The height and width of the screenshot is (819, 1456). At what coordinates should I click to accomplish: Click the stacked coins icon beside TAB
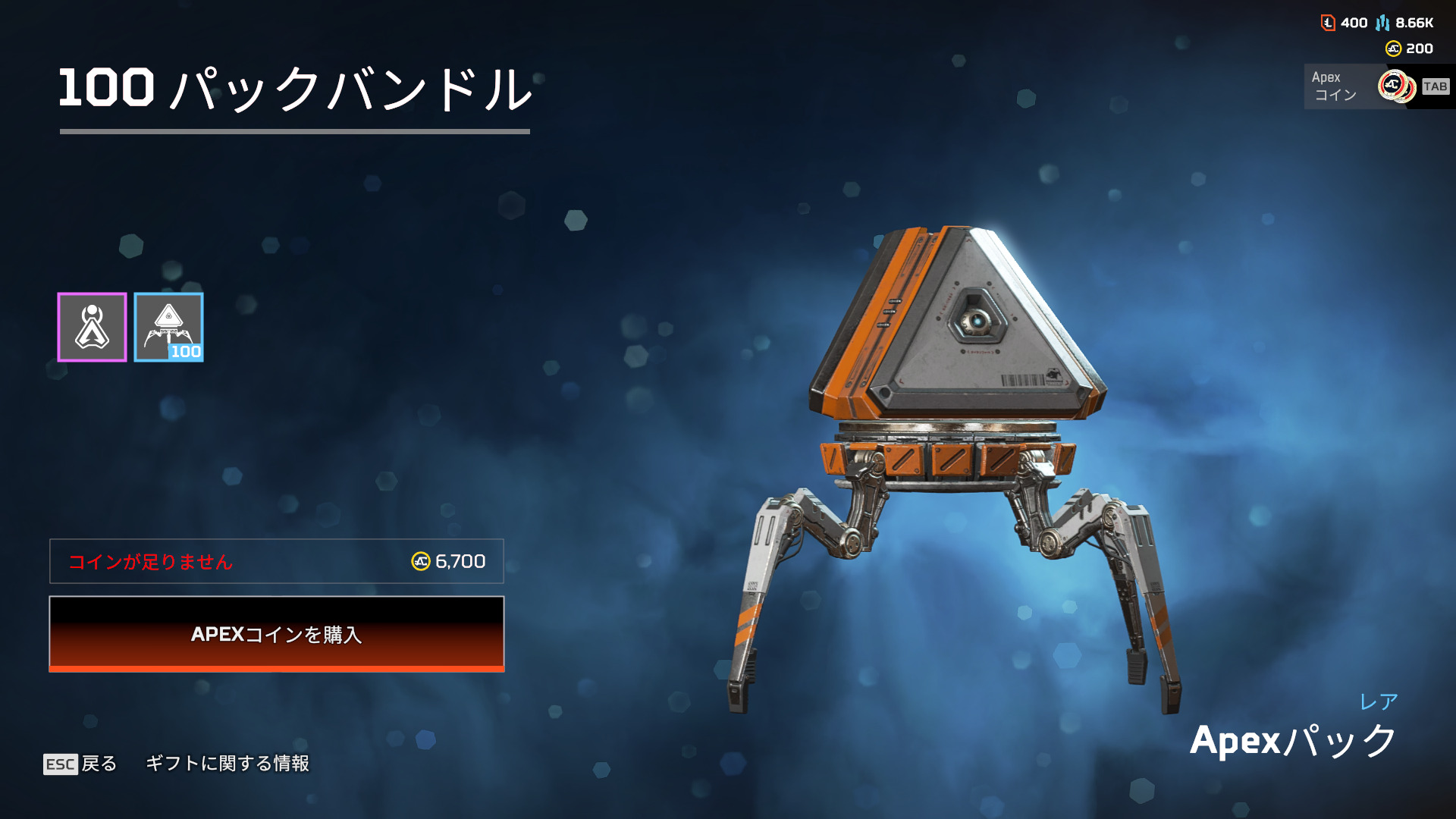1396,86
